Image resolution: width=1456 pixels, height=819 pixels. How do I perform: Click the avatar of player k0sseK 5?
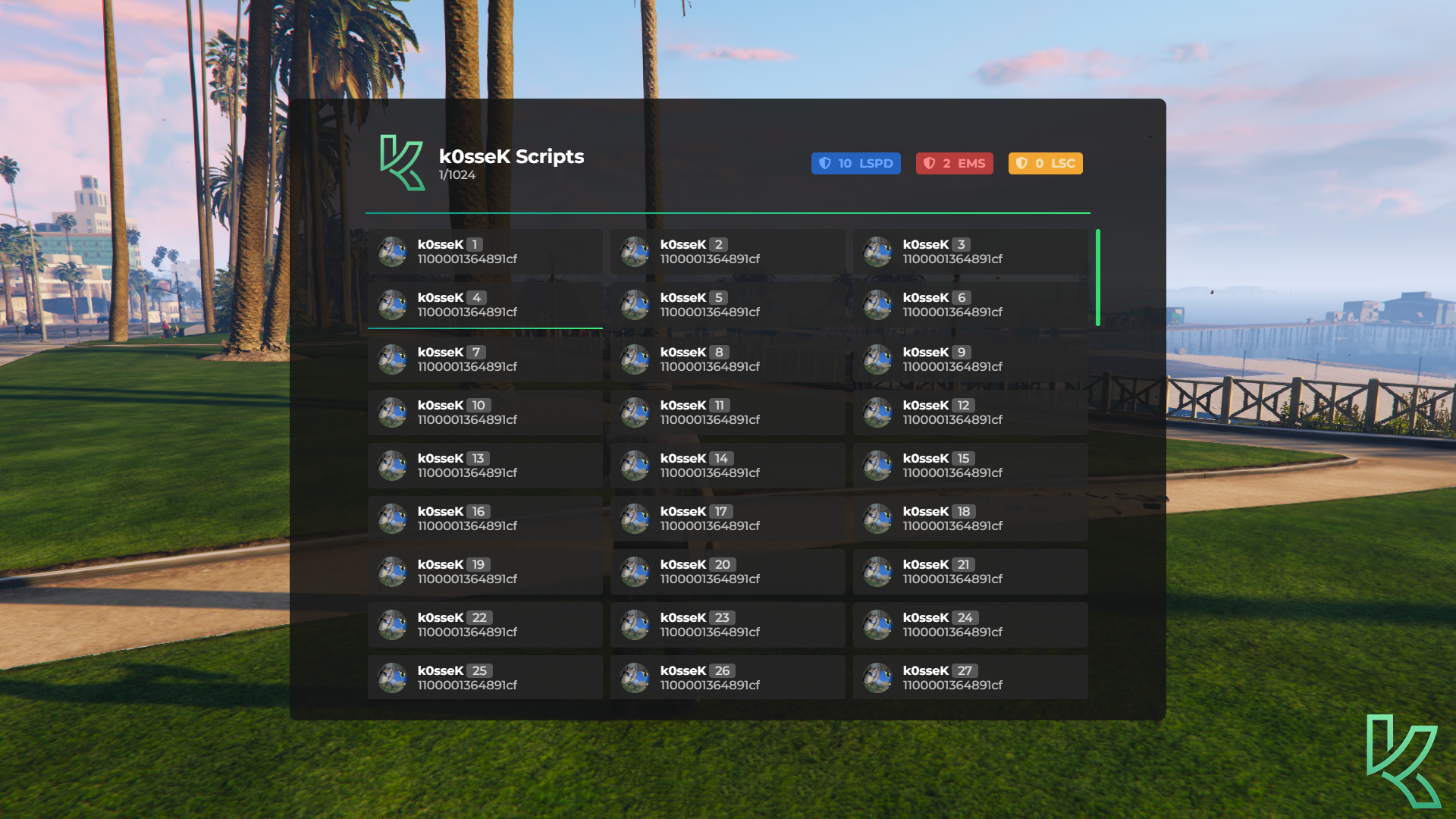[x=635, y=306]
